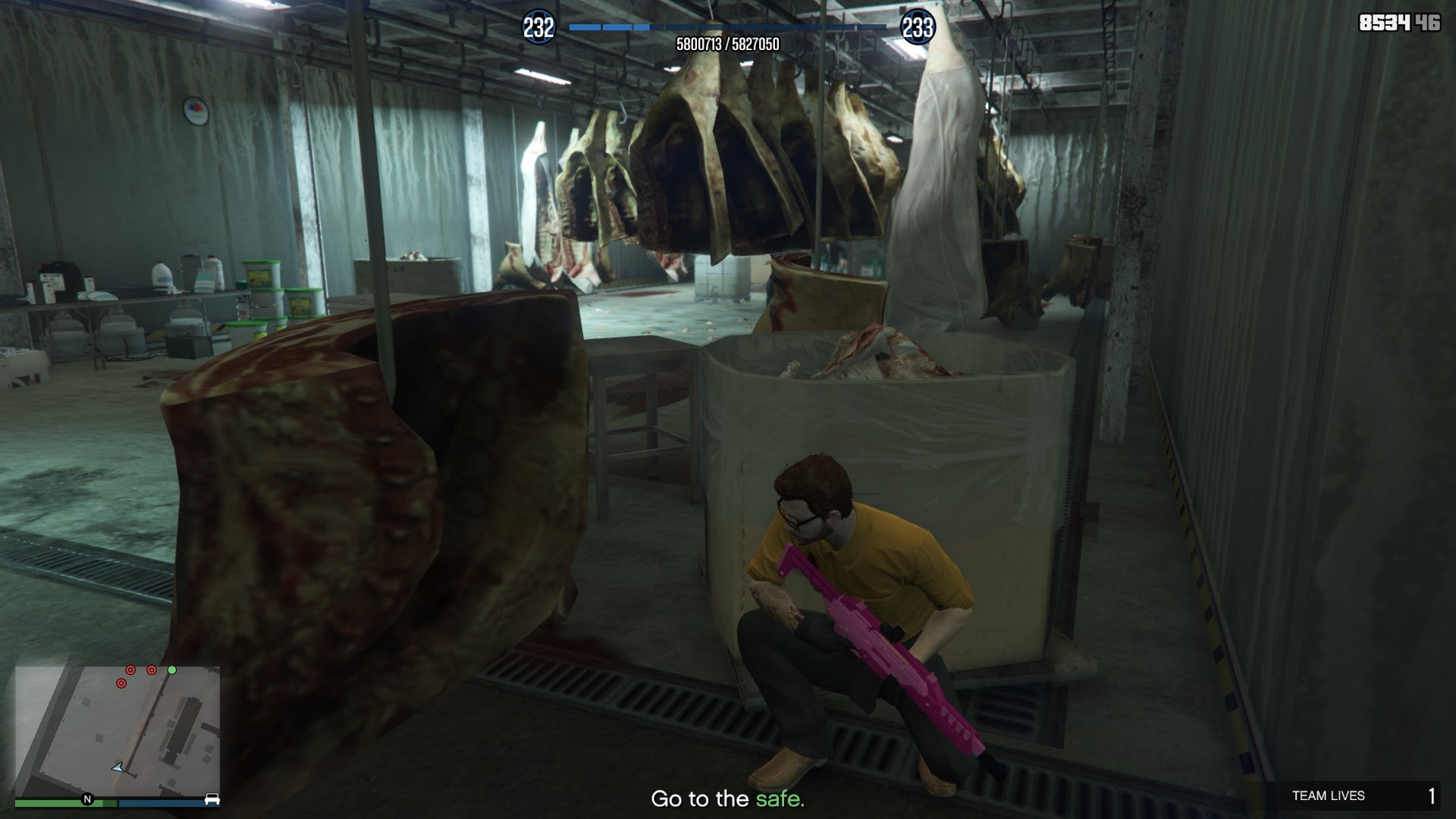Click the level 232 rank badge
The height and width of the screenshot is (819, 1456).
[538, 25]
